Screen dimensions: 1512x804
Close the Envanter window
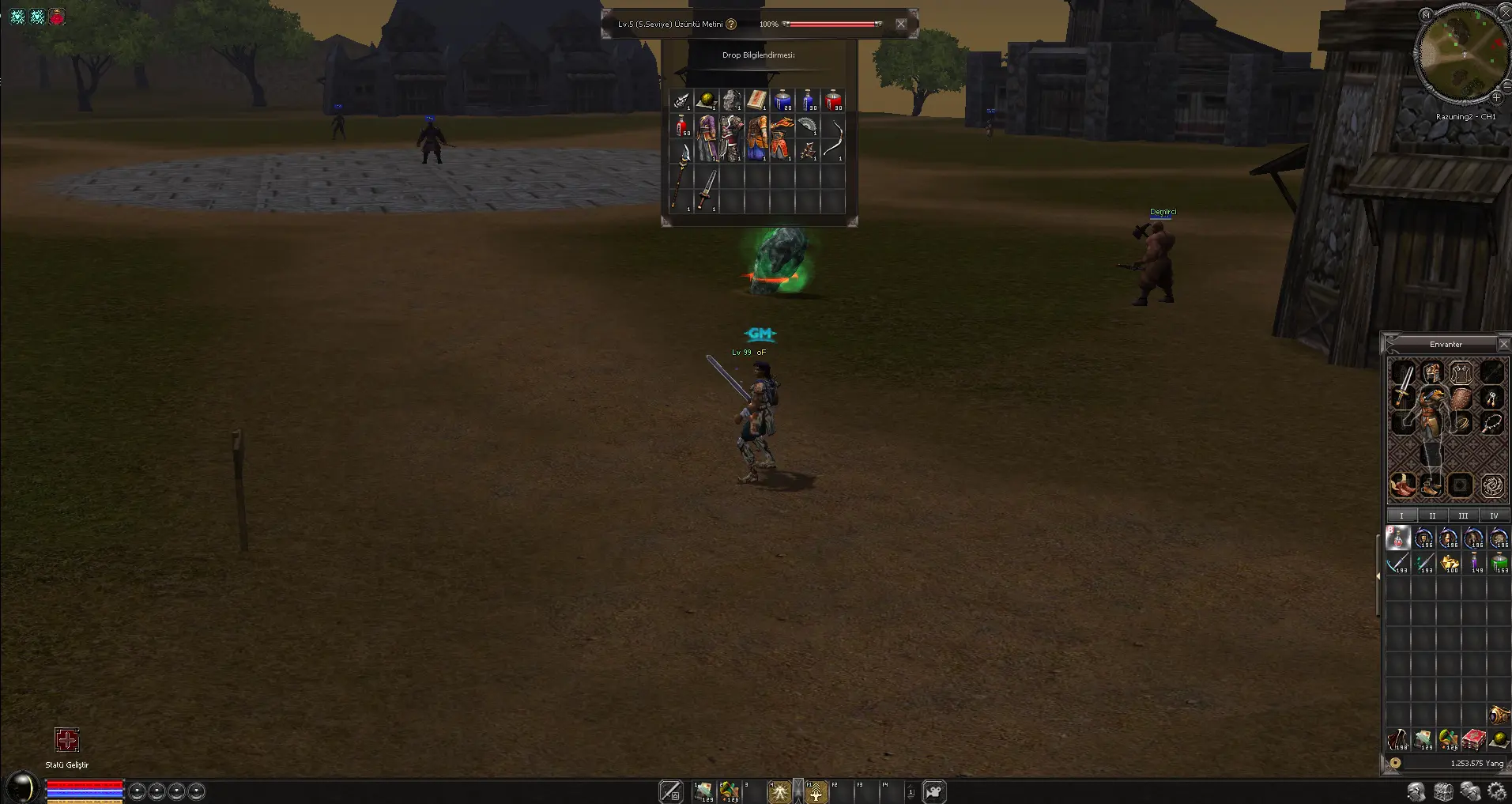pyautogui.click(x=1503, y=344)
